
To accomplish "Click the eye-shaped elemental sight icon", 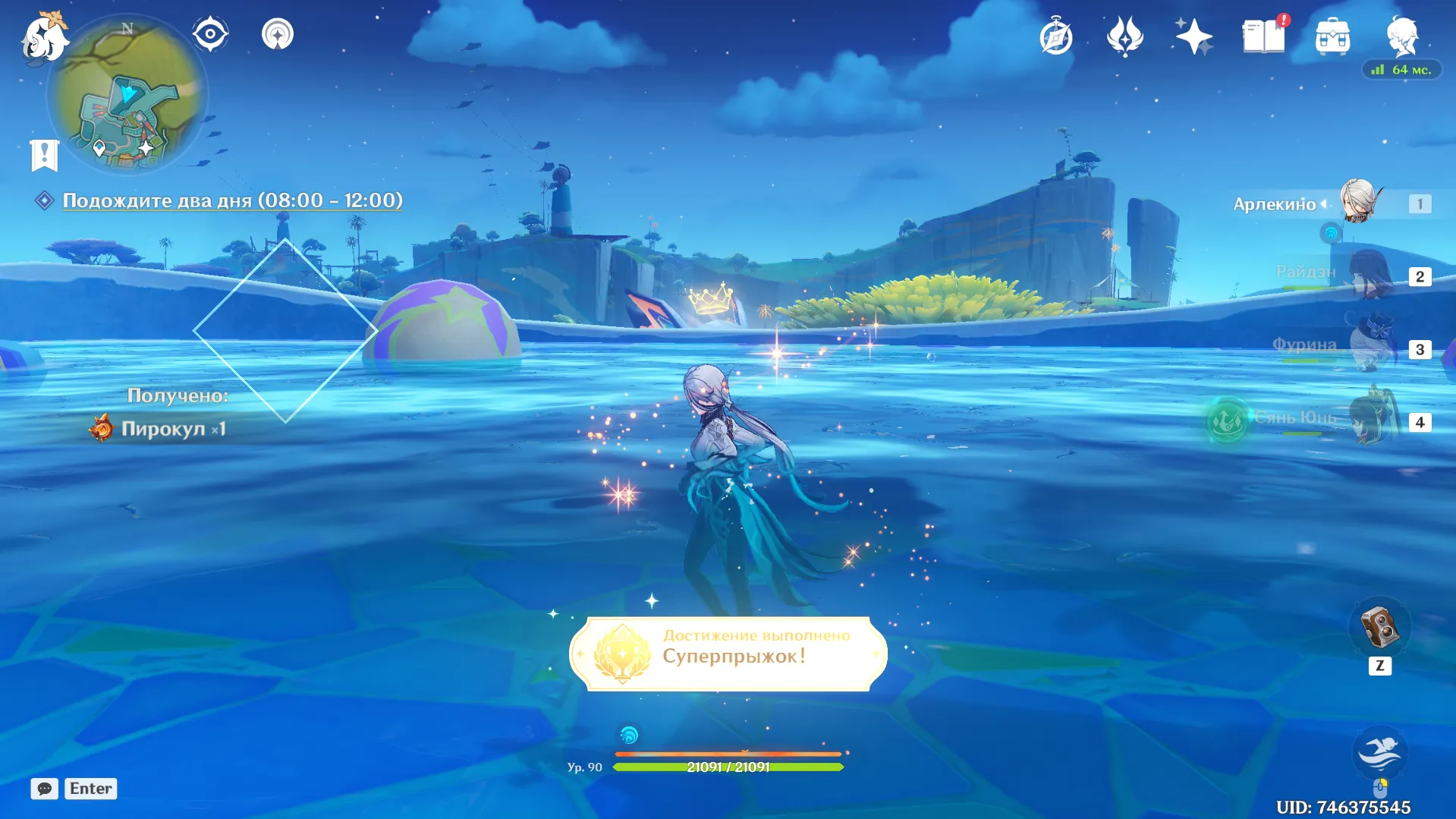I will 210,34.
